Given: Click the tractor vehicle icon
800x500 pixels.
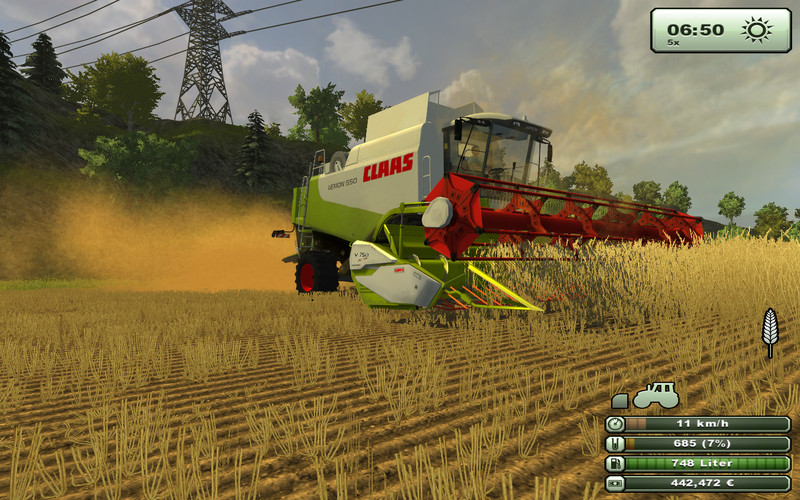Looking at the screenshot, I should pyautogui.click(x=656, y=395).
